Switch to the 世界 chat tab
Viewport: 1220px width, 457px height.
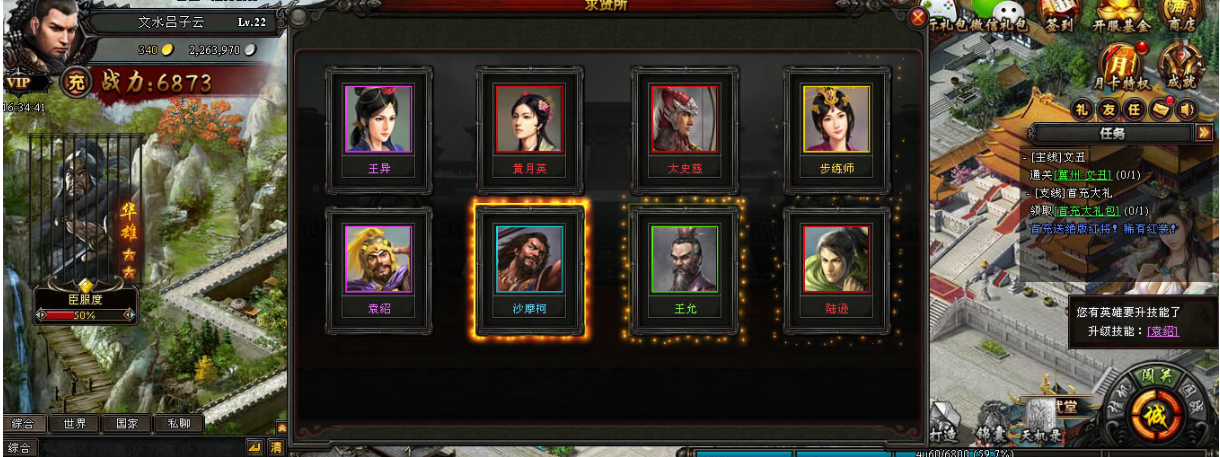[x=75, y=423]
